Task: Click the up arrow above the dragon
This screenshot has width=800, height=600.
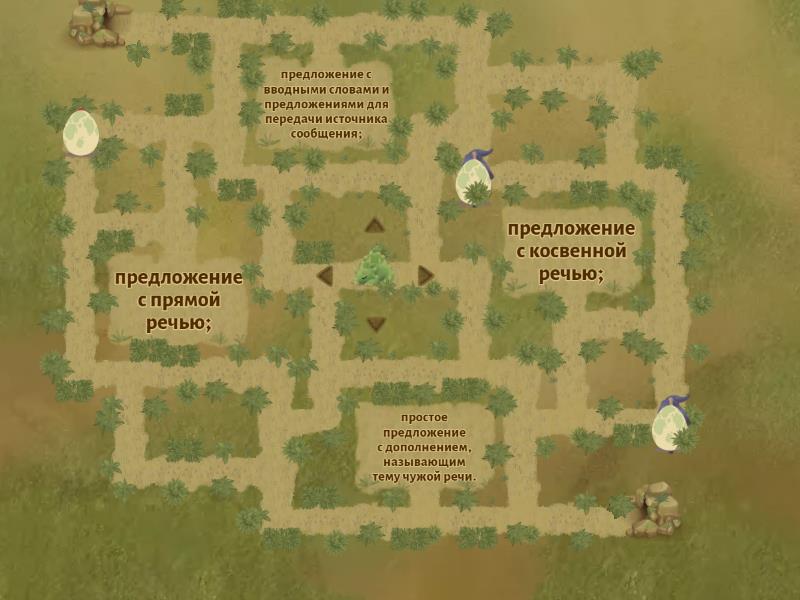Action: coord(375,225)
